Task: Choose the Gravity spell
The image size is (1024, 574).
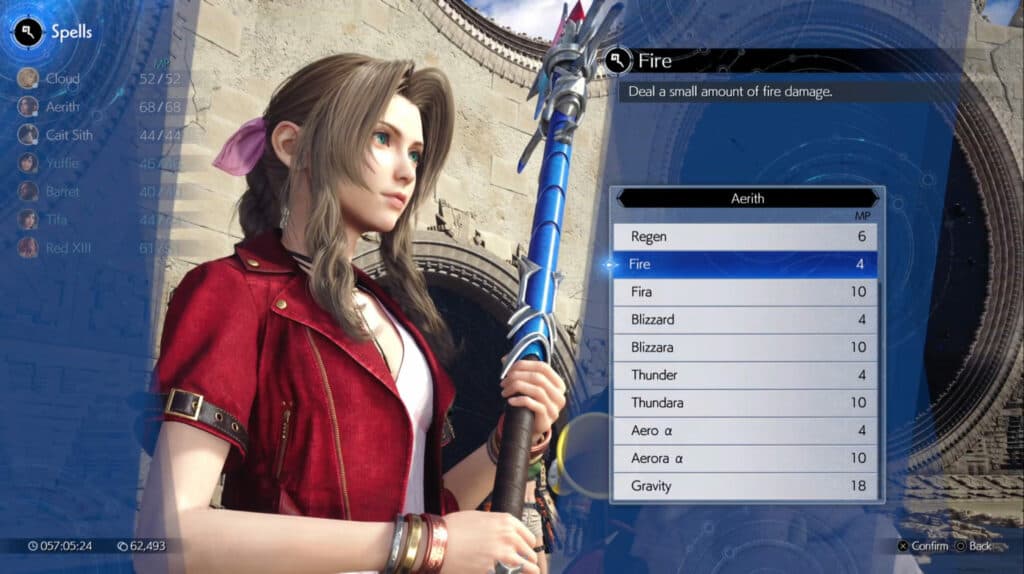Action: [745, 486]
